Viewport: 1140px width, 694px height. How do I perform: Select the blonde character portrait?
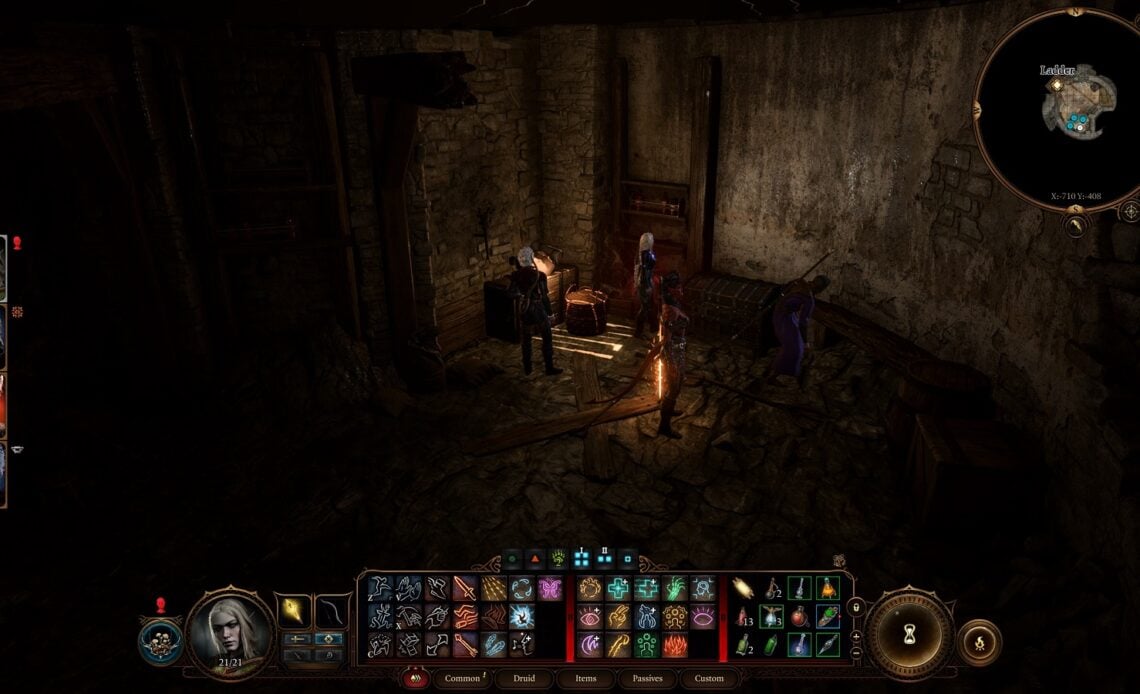coord(230,630)
